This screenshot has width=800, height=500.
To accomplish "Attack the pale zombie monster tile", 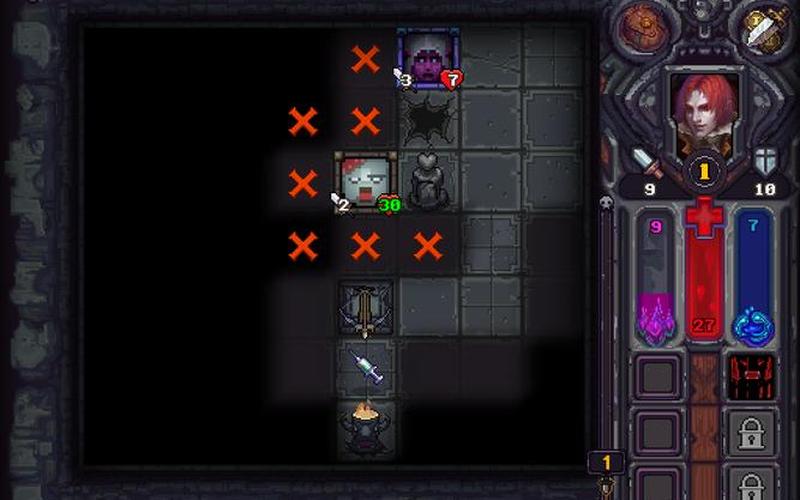I will tap(365, 182).
